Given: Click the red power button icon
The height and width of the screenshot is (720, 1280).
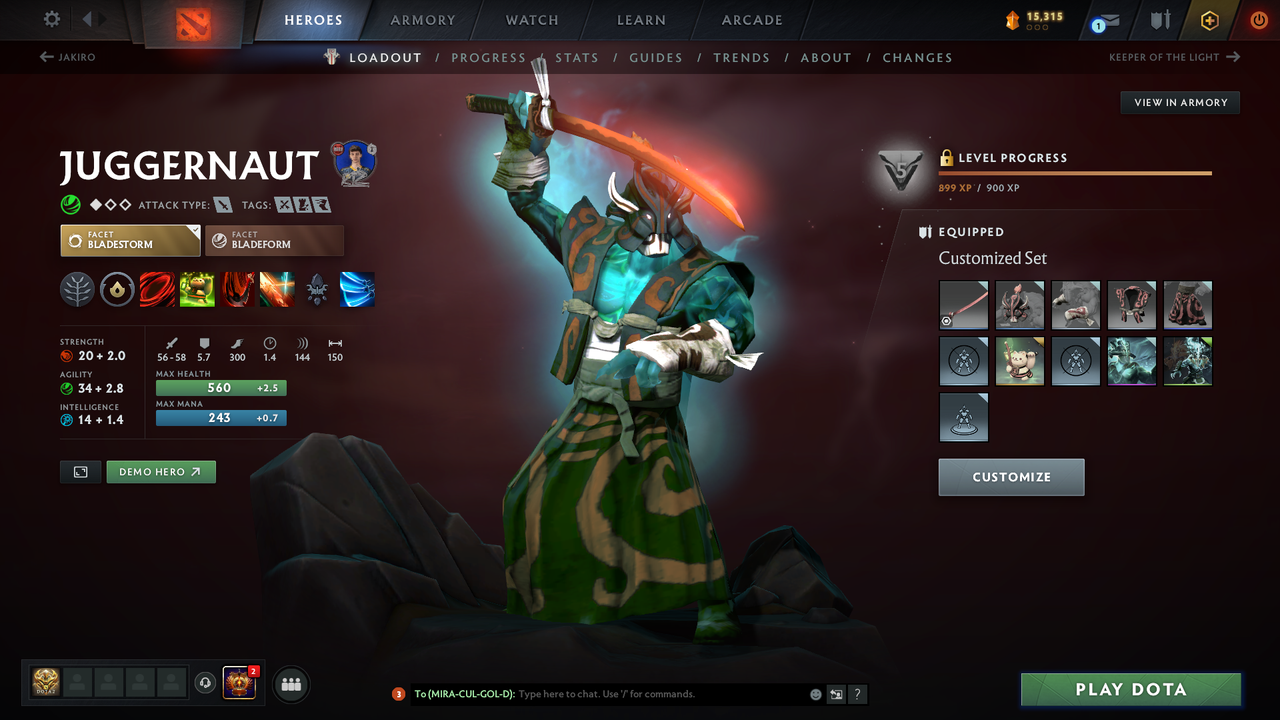Looking at the screenshot, I should coord(1258,19).
